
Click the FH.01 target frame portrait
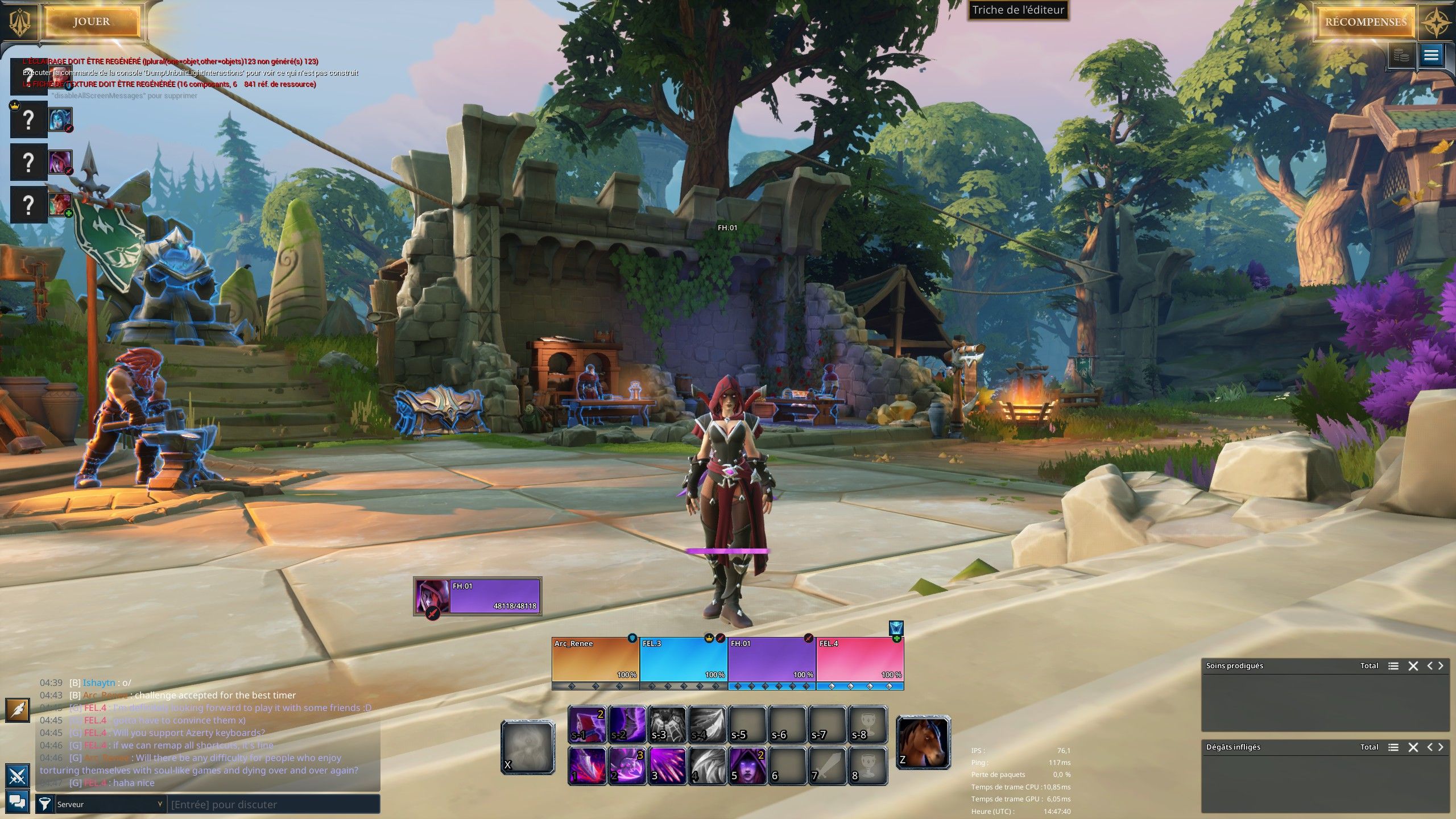[432, 596]
